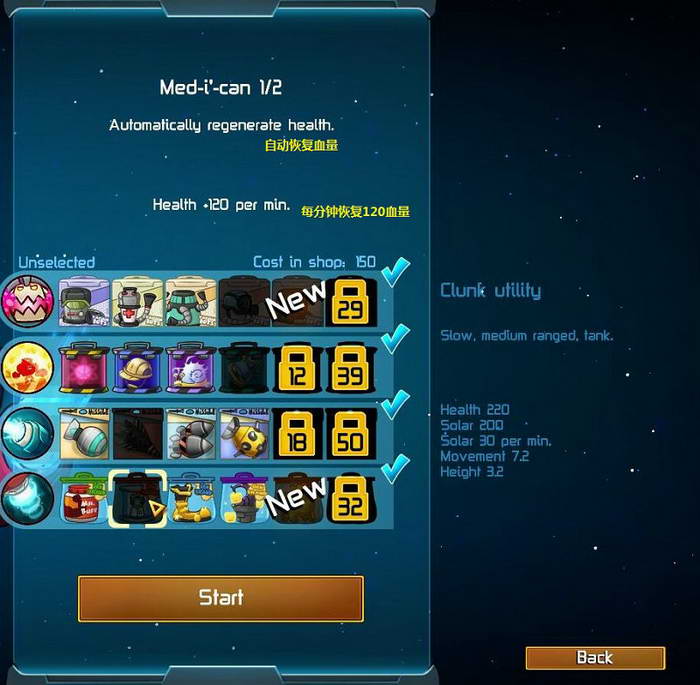Viewport: 700px width, 685px height.
Task: Pick the medic robot with red cross
Action: (137, 301)
